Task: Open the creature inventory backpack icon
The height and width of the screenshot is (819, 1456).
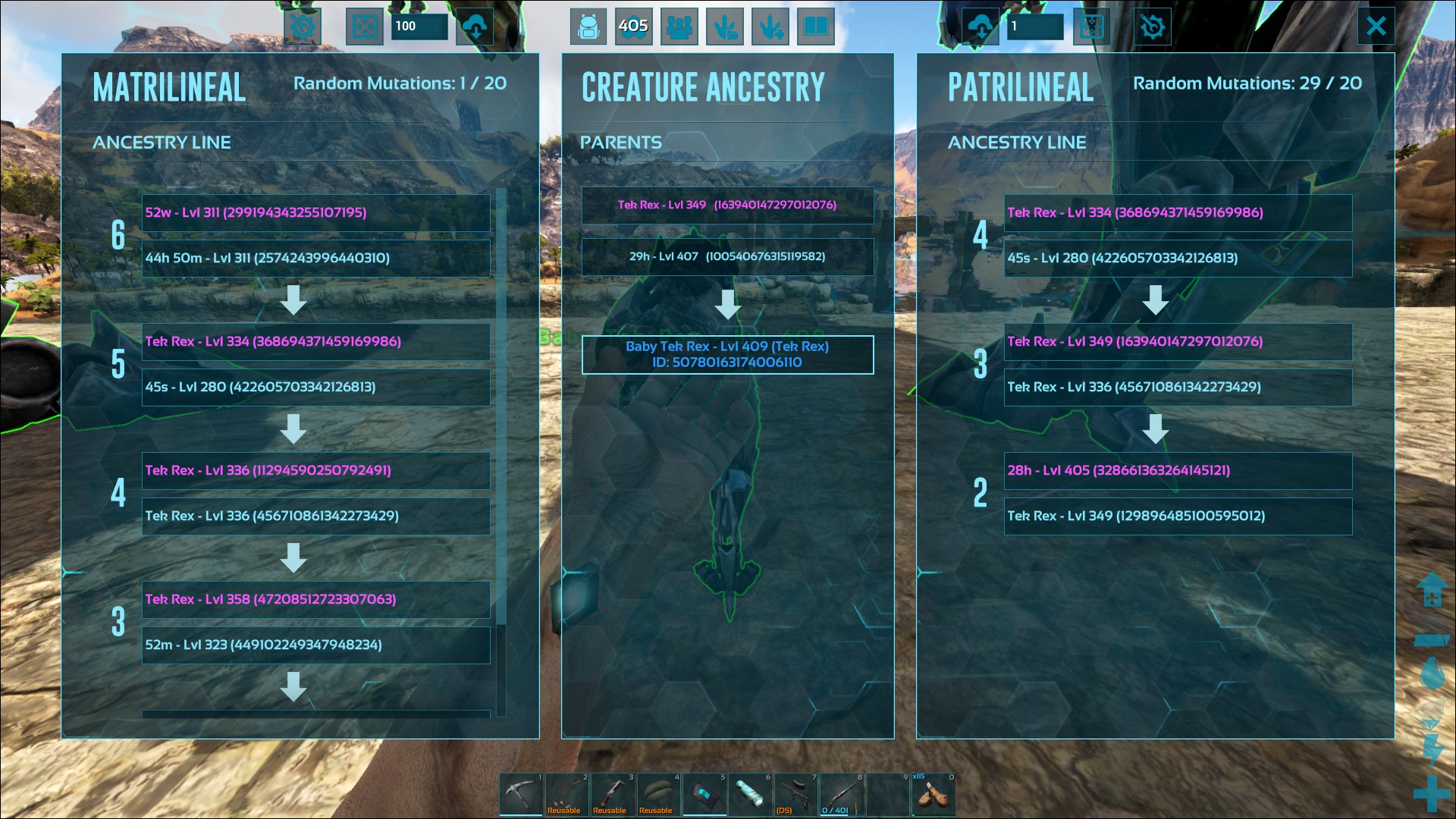Action: pos(588,26)
